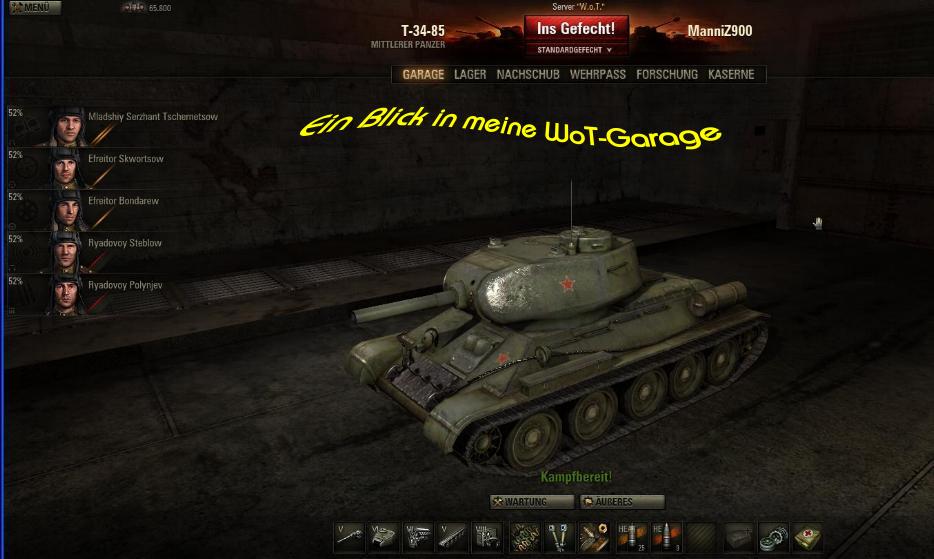Go to the Wehrpass tab
This screenshot has width=934, height=559.
point(597,75)
